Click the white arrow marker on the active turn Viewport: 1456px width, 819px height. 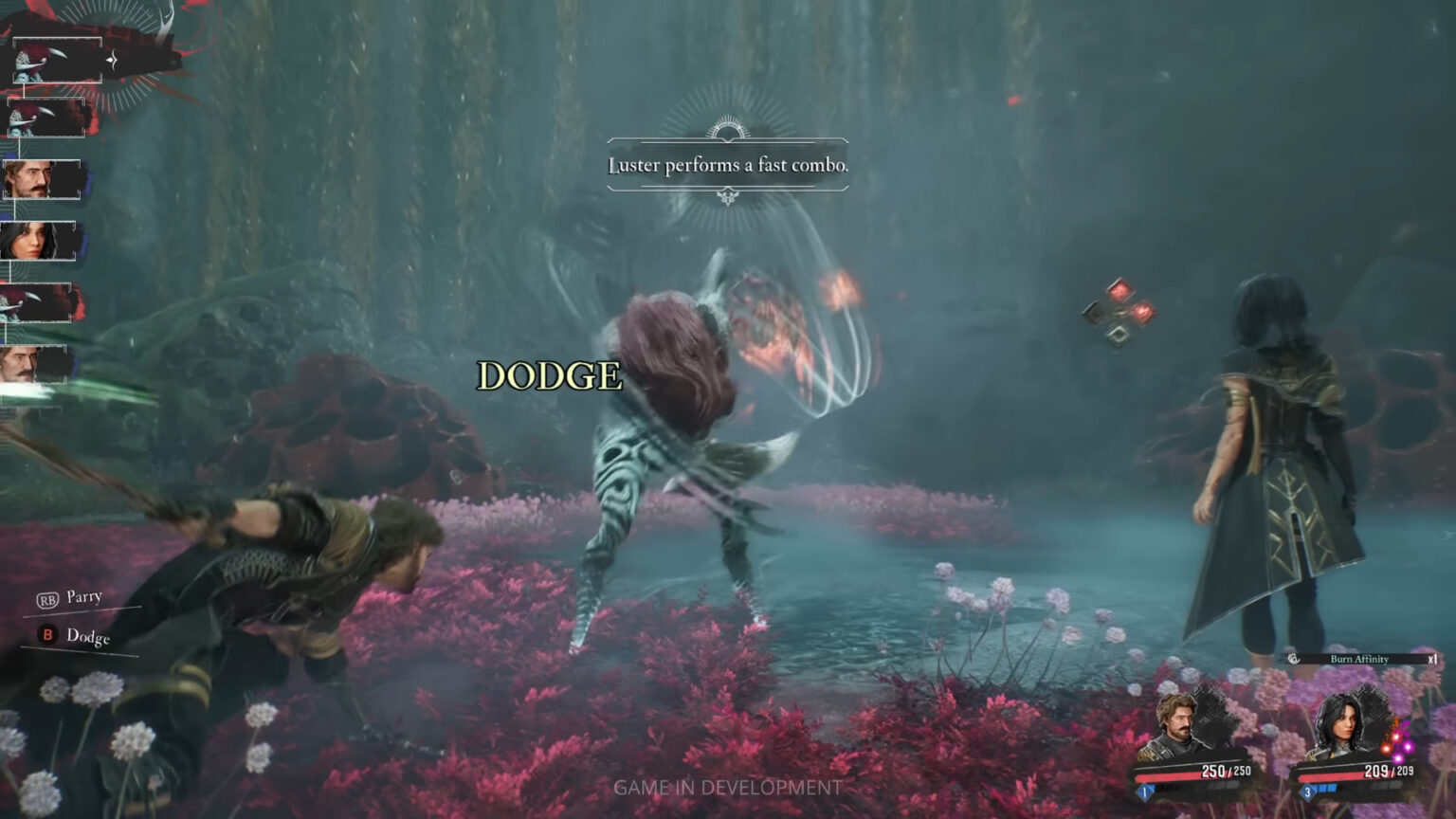(111, 59)
